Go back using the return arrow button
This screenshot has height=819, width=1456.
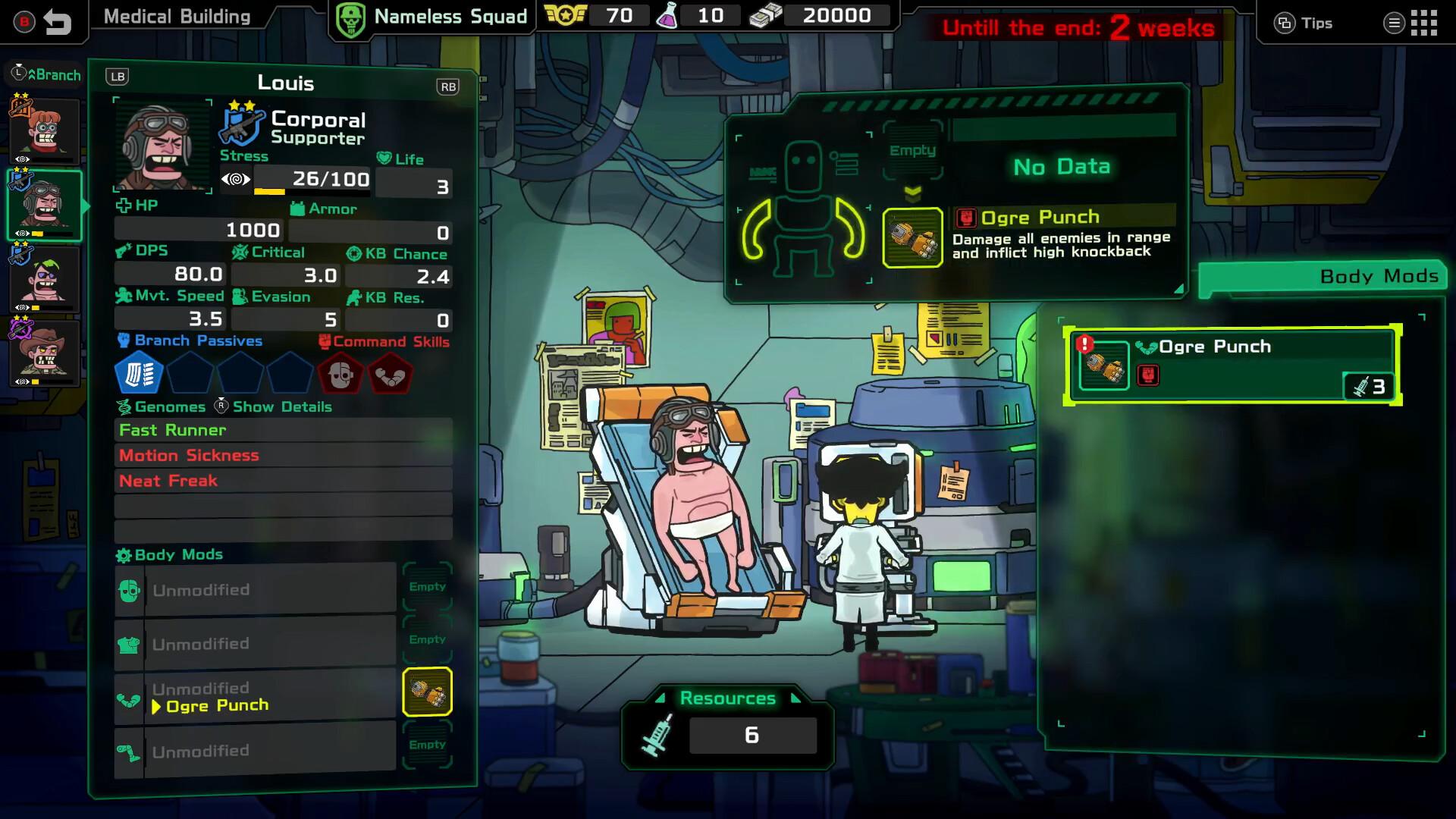coord(57,22)
